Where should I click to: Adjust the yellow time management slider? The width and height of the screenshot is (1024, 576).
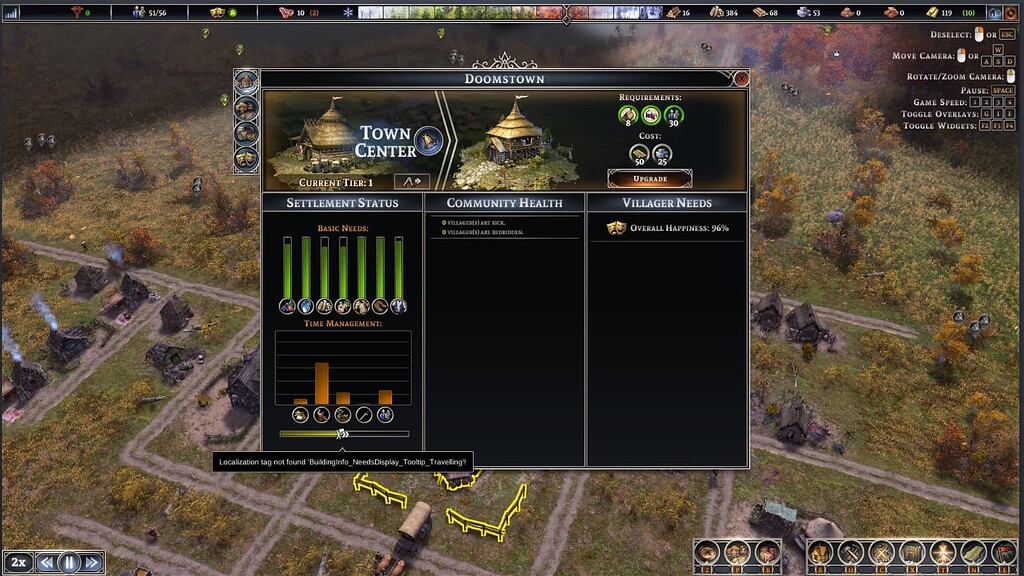pyautogui.click(x=342, y=434)
